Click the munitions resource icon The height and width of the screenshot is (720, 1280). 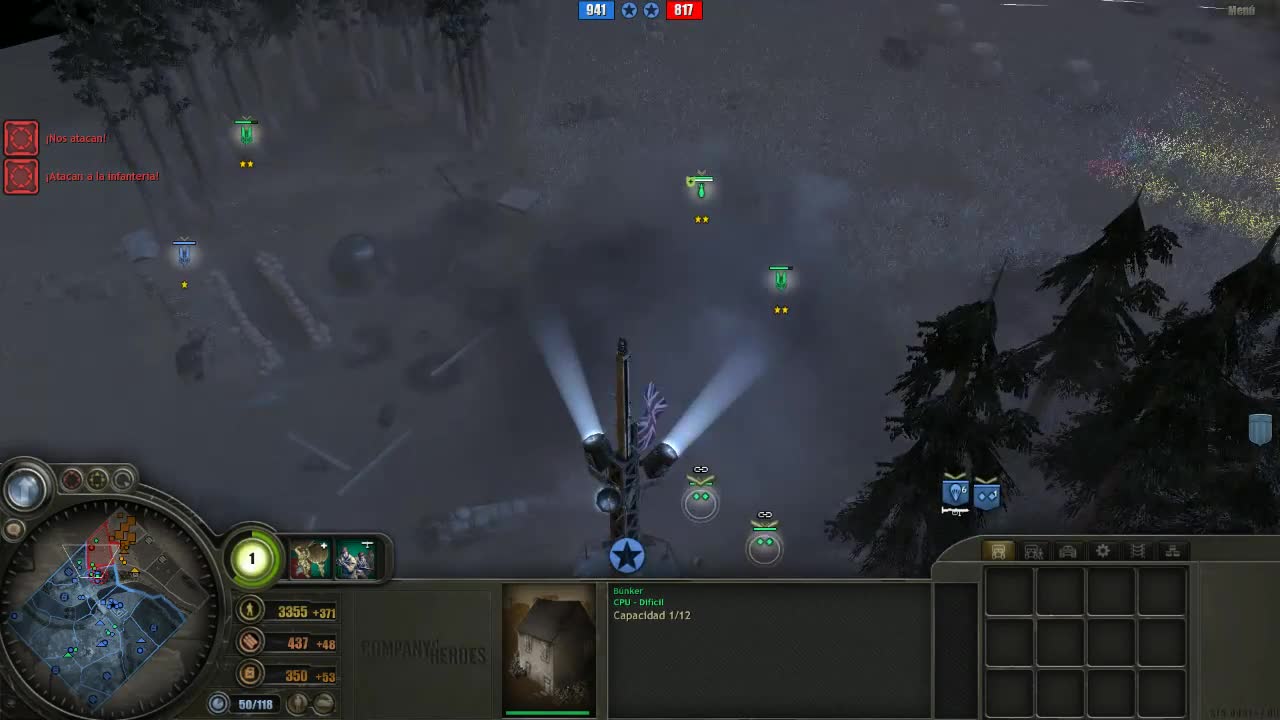[x=250, y=643]
